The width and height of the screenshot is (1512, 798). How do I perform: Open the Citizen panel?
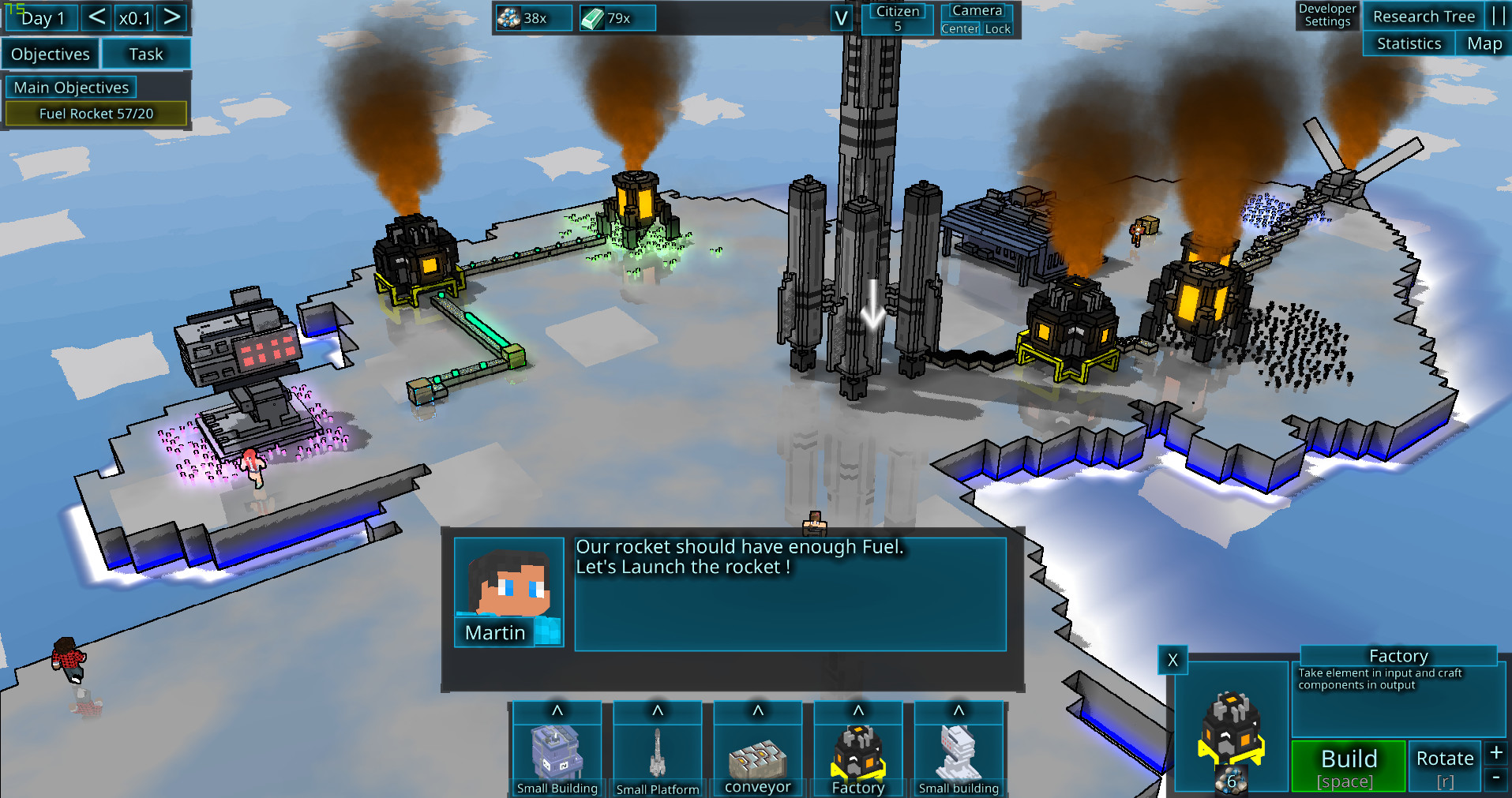(898, 18)
